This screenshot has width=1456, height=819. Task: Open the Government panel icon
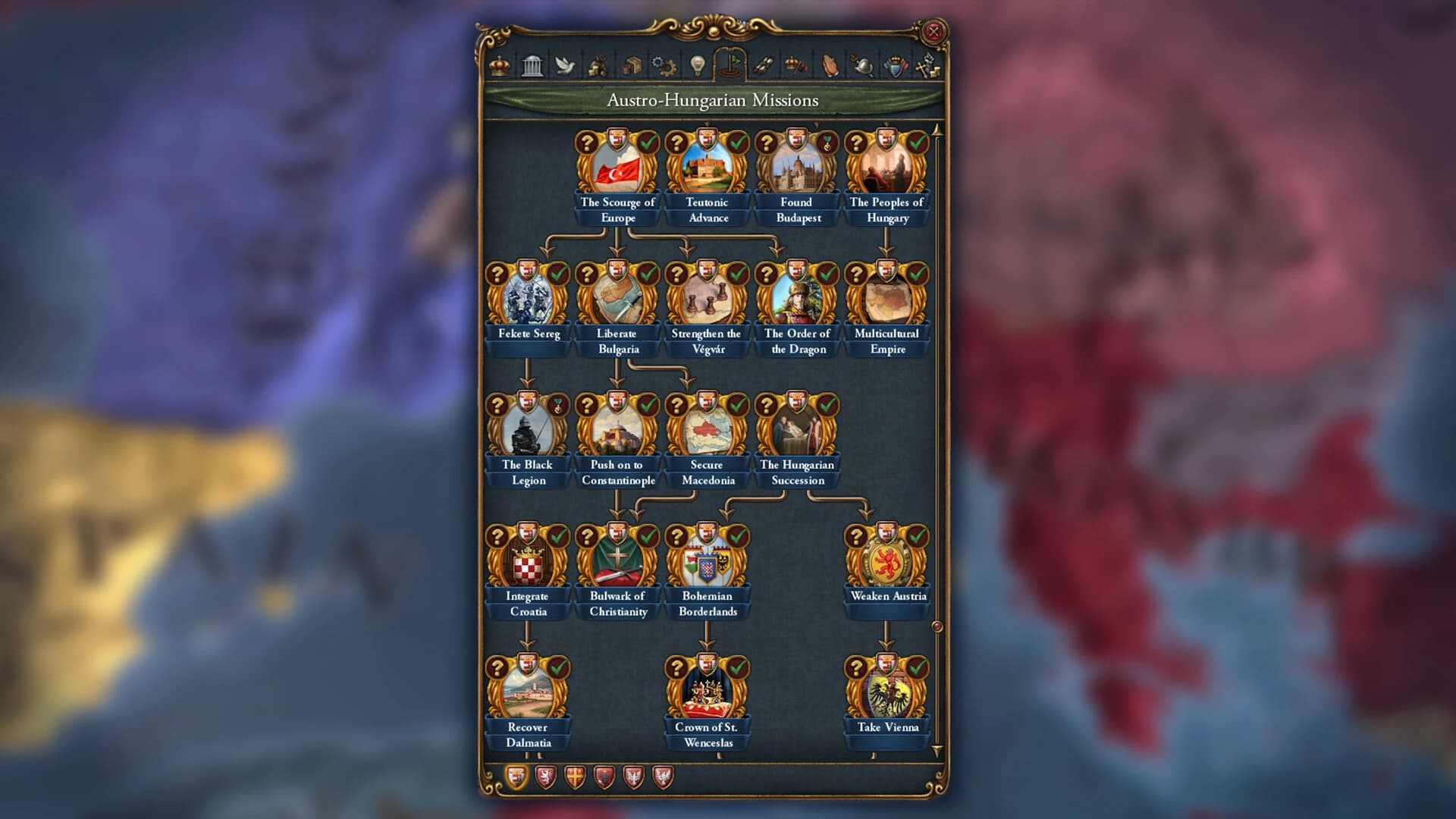click(534, 68)
